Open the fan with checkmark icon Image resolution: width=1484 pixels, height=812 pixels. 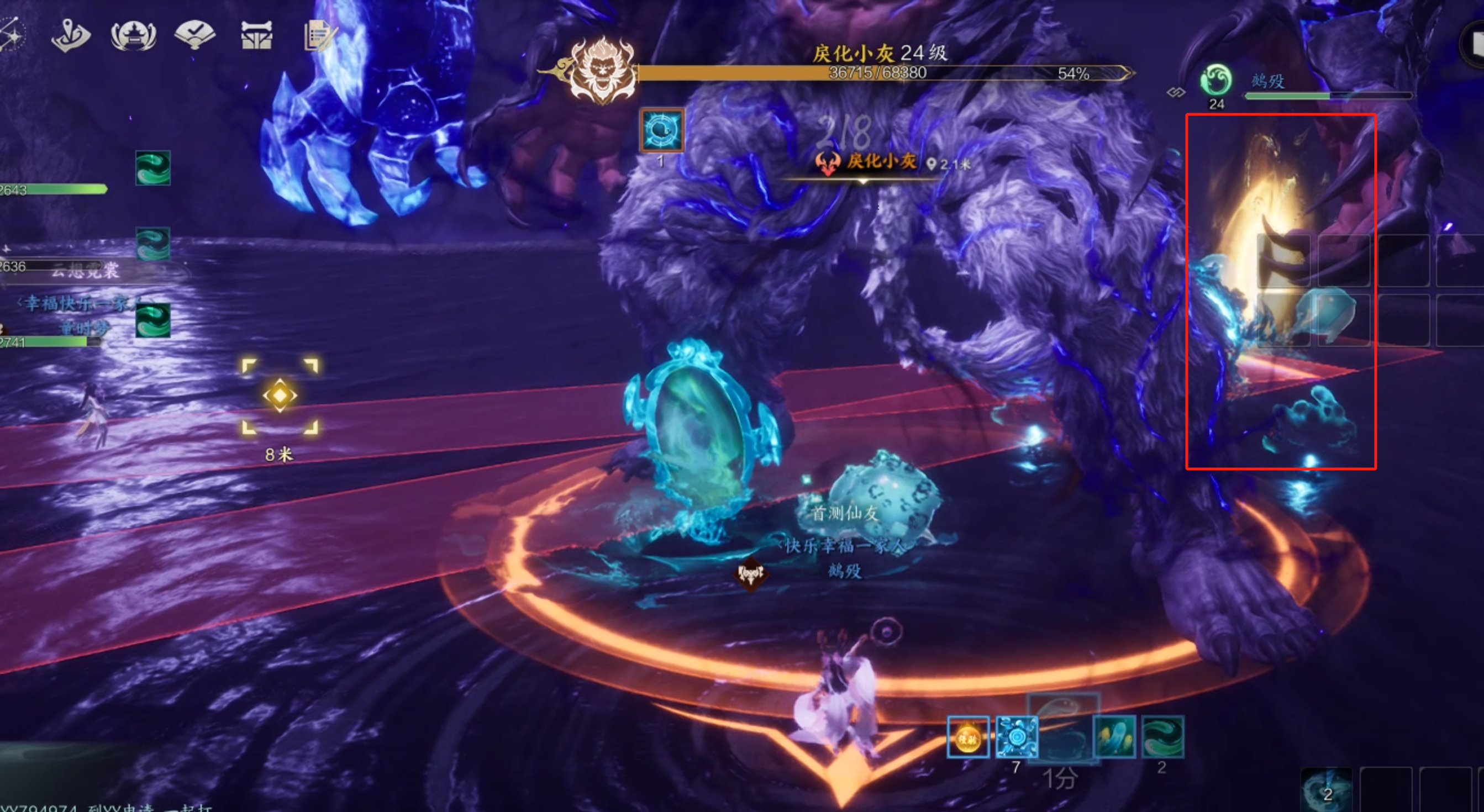[x=194, y=35]
